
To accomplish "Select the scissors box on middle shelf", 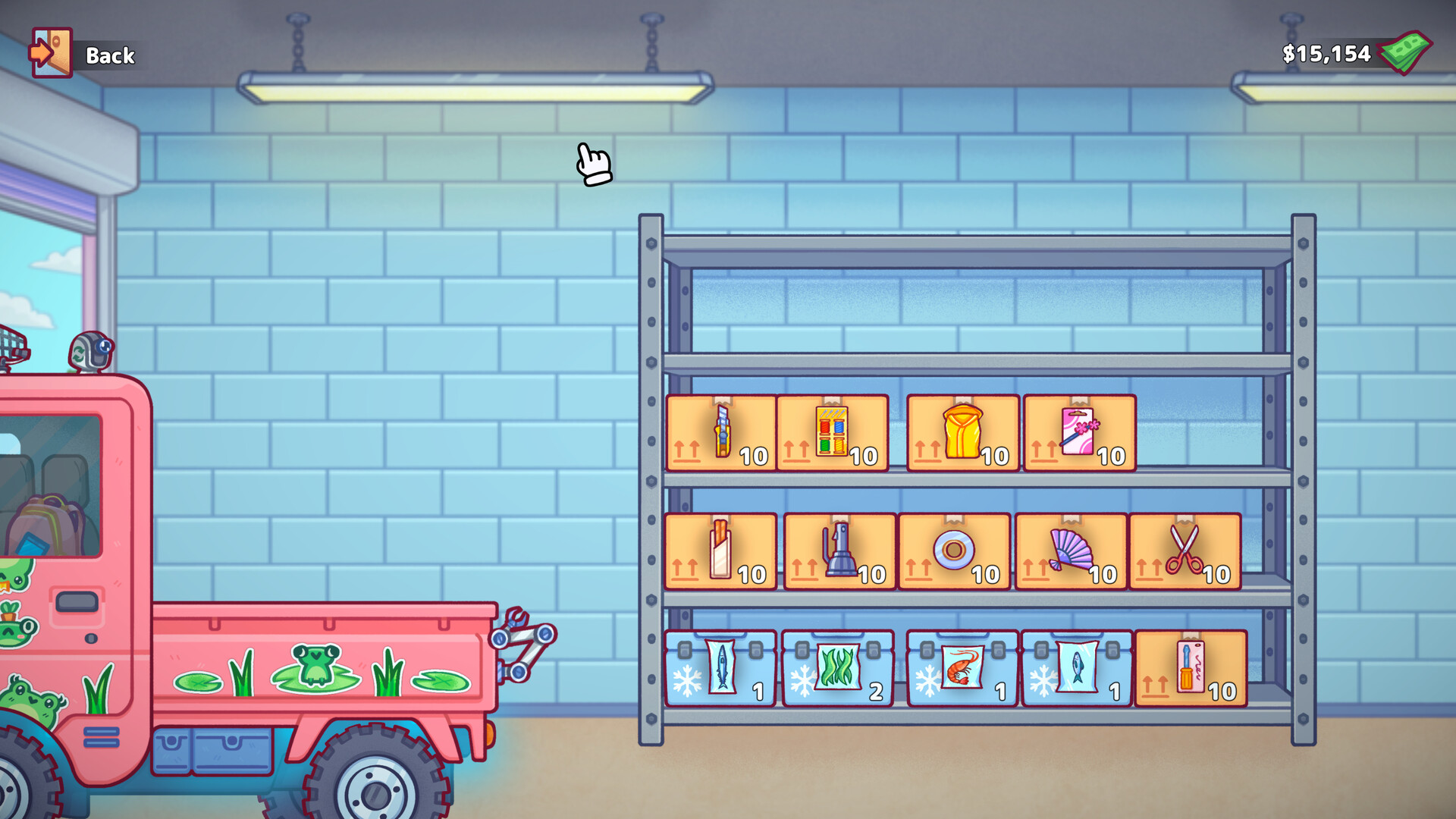I will tap(1189, 551).
